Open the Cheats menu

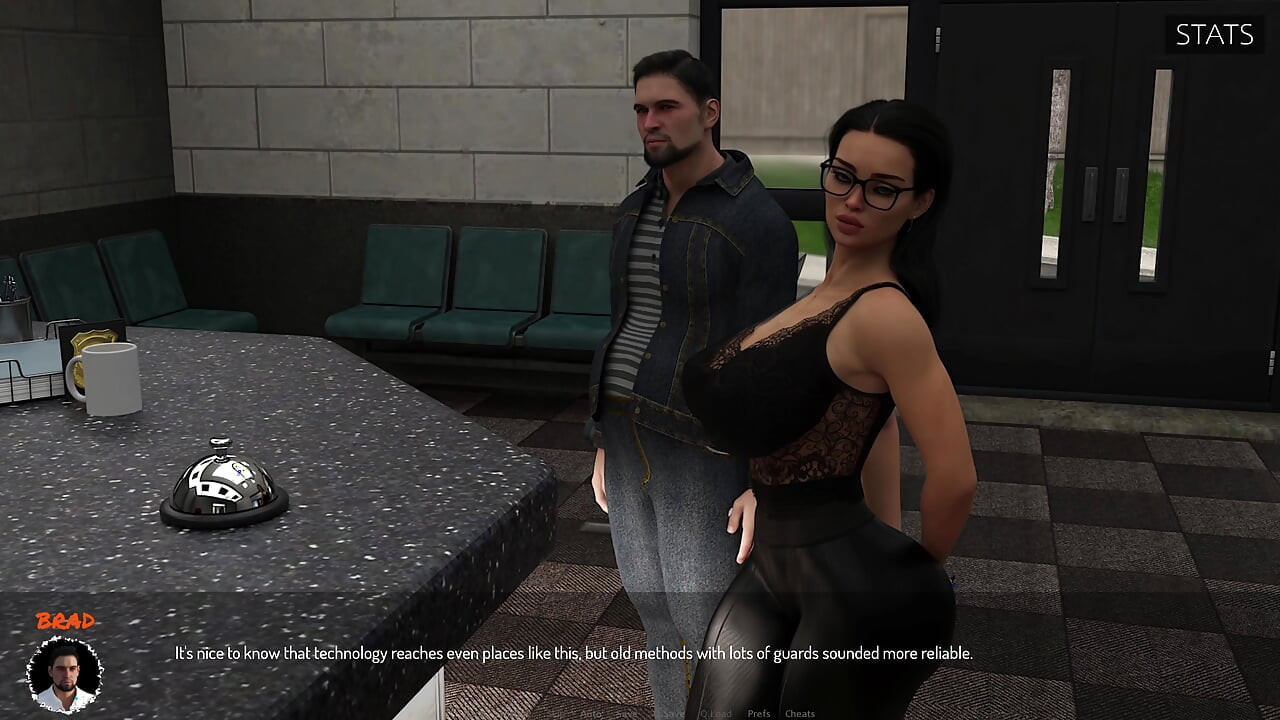click(x=800, y=713)
